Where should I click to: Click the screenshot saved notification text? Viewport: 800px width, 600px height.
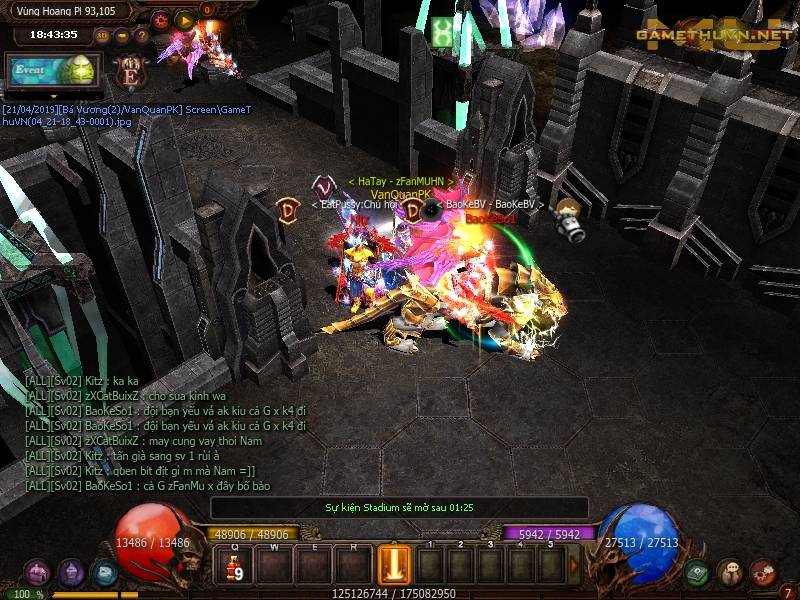[126, 115]
